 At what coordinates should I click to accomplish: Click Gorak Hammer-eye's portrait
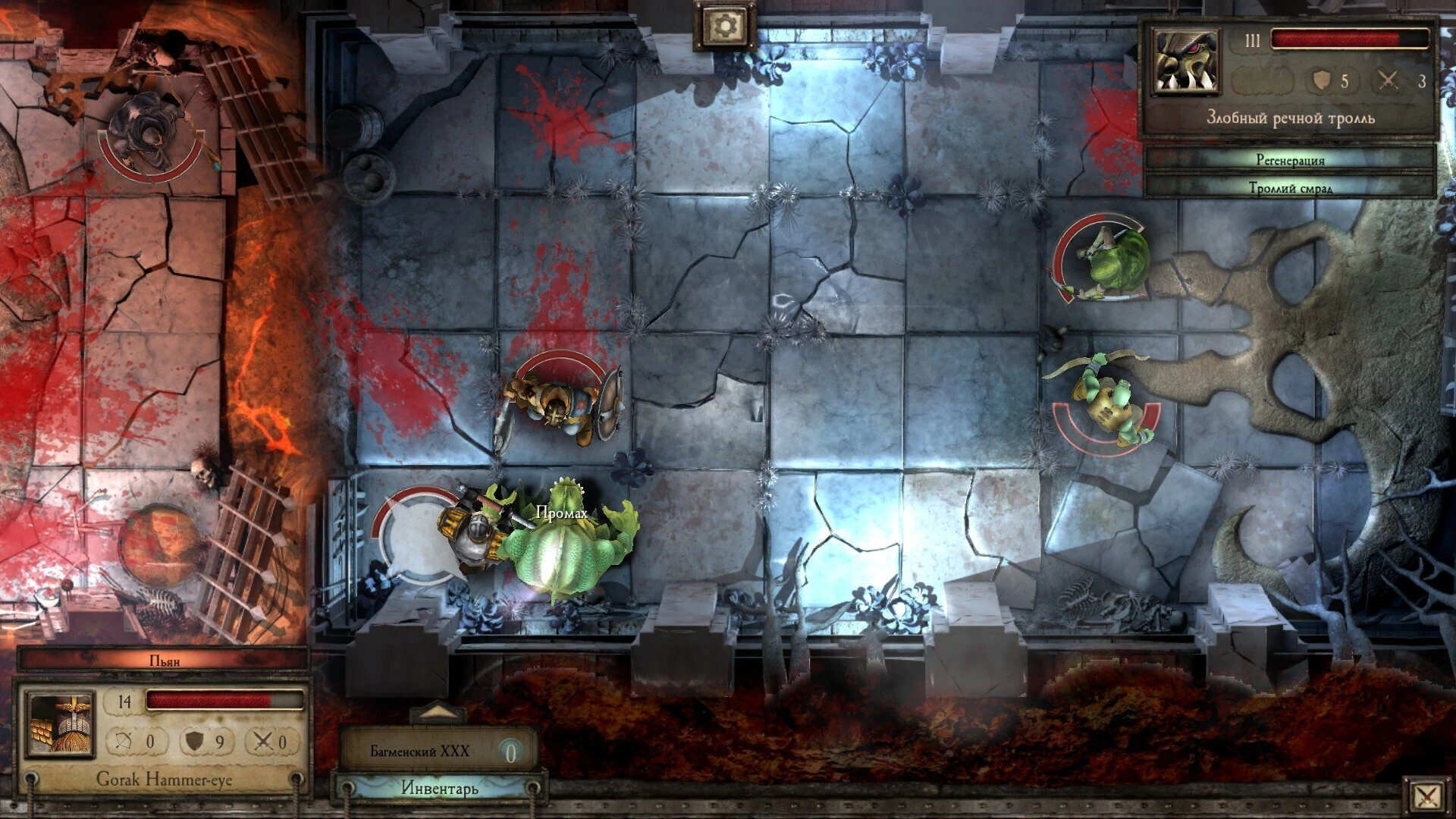61,724
